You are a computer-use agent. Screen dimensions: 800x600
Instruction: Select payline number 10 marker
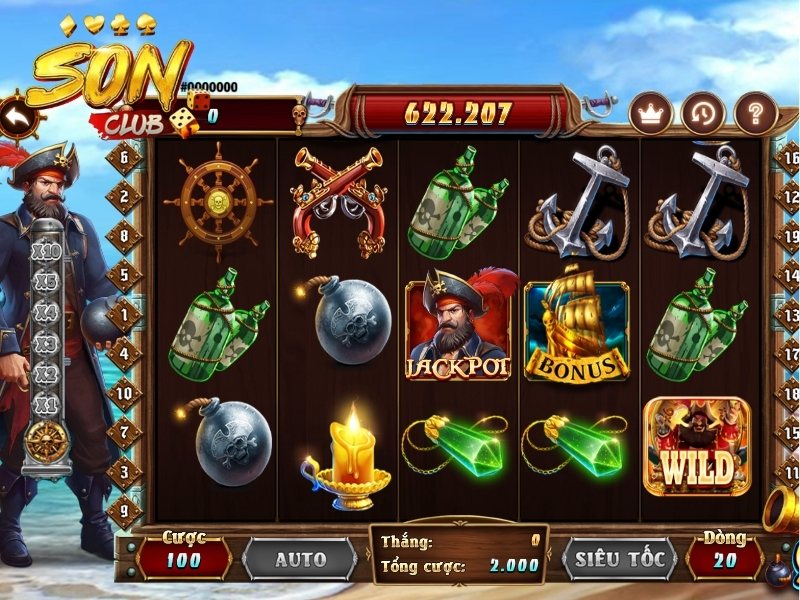pyautogui.click(x=126, y=394)
